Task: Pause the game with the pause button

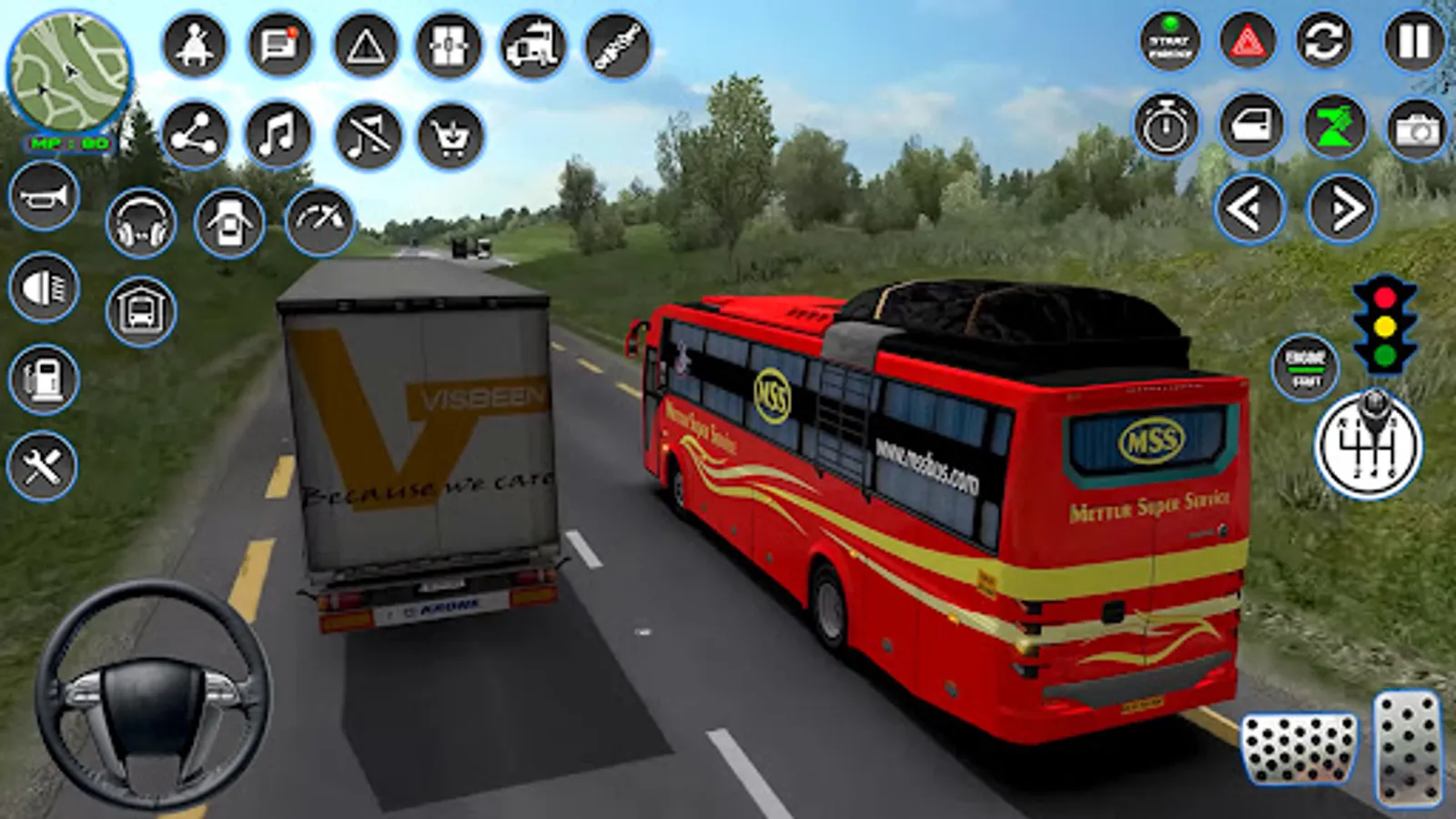Action: point(1414,42)
